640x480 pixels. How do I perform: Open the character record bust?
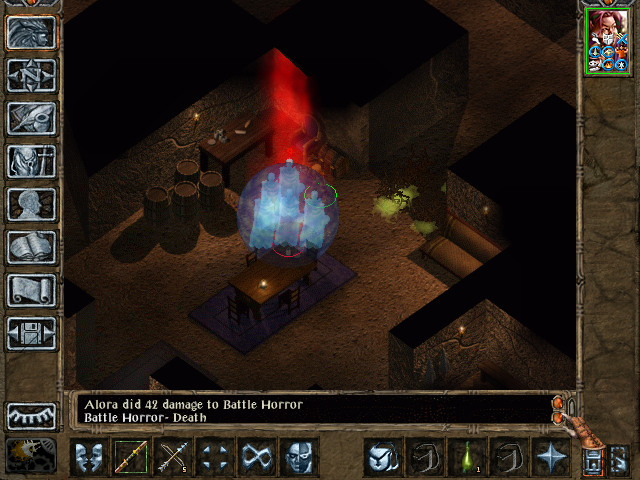tap(32, 204)
